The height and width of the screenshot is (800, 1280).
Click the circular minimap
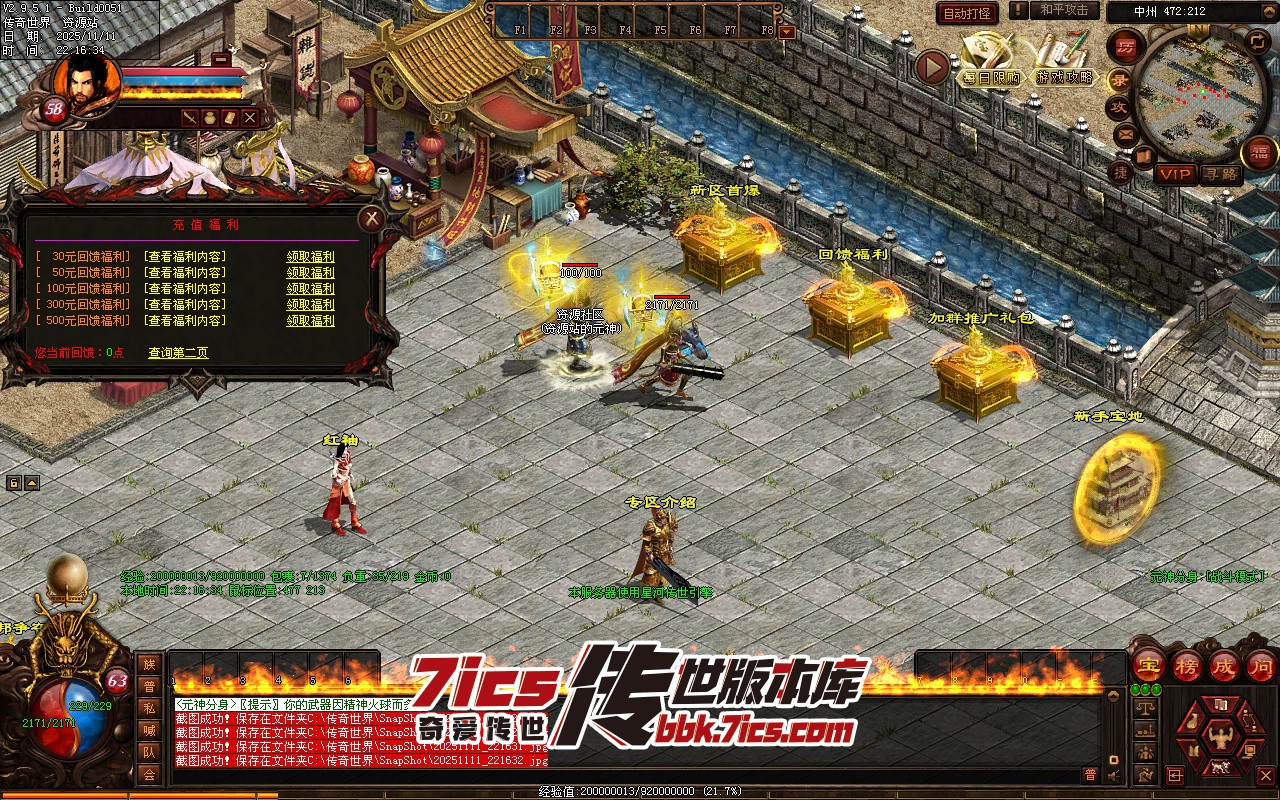coord(1194,88)
